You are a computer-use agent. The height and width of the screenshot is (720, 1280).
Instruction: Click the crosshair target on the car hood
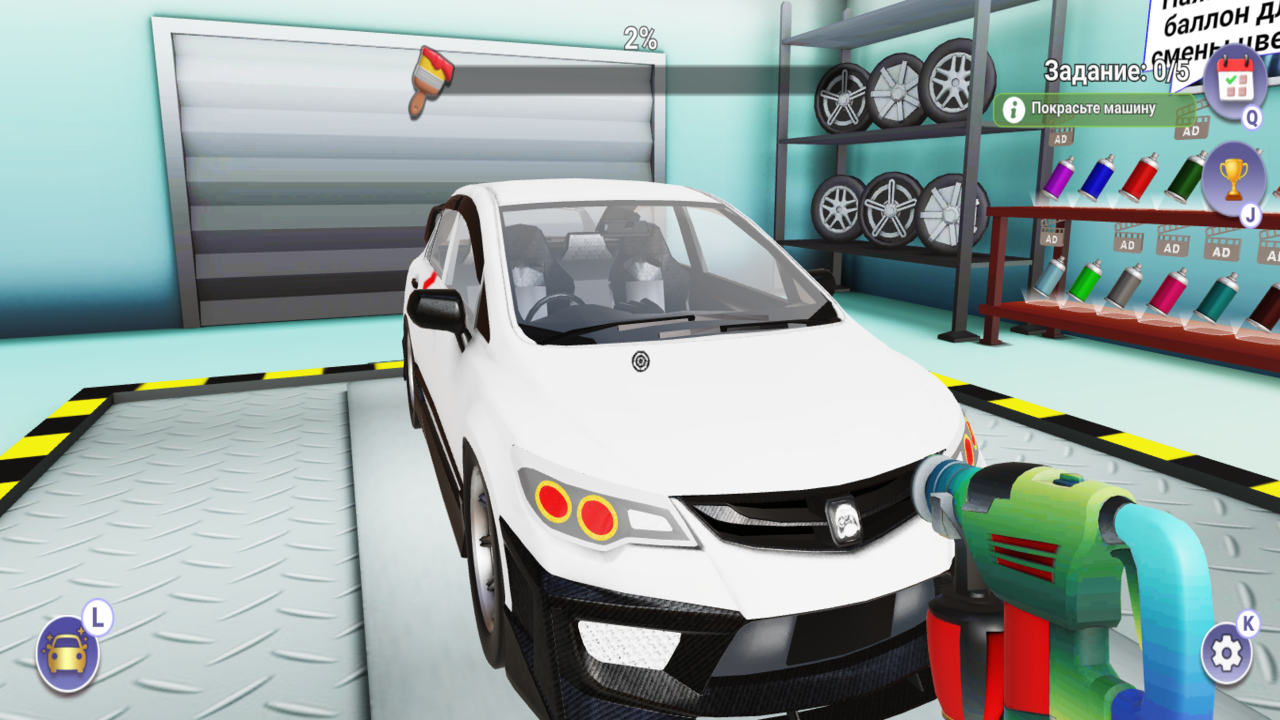pyautogui.click(x=640, y=361)
